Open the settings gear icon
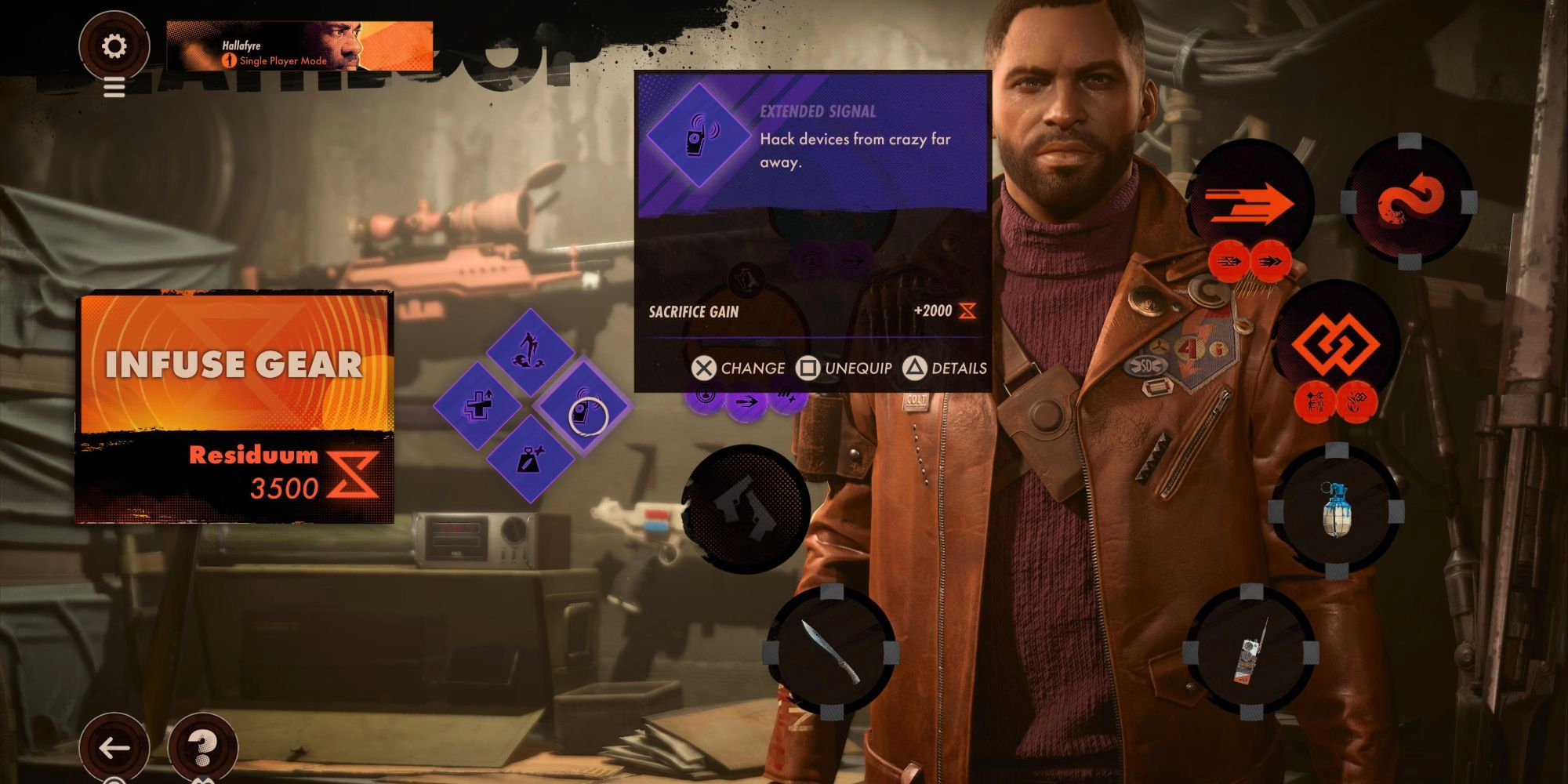 click(115, 47)
